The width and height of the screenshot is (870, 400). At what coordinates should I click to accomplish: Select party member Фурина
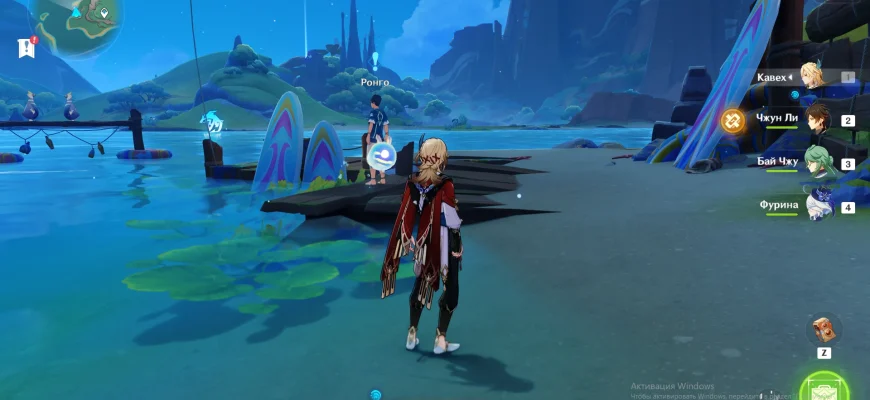(817, 206)
